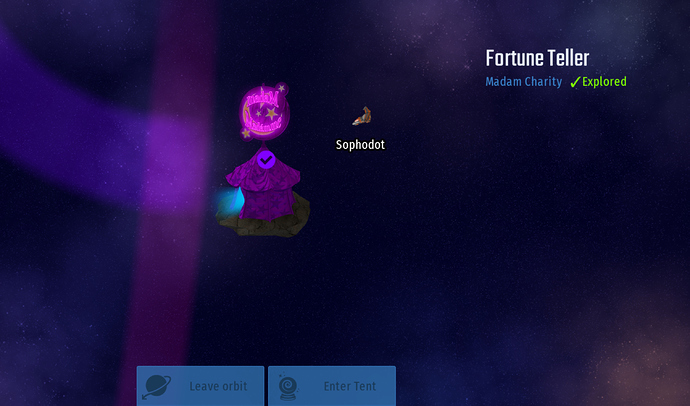Leave orbit of the Fortune Teller
Image resolution: width=690 pixels, height=406 pixels.
click(x=200, y=386)
